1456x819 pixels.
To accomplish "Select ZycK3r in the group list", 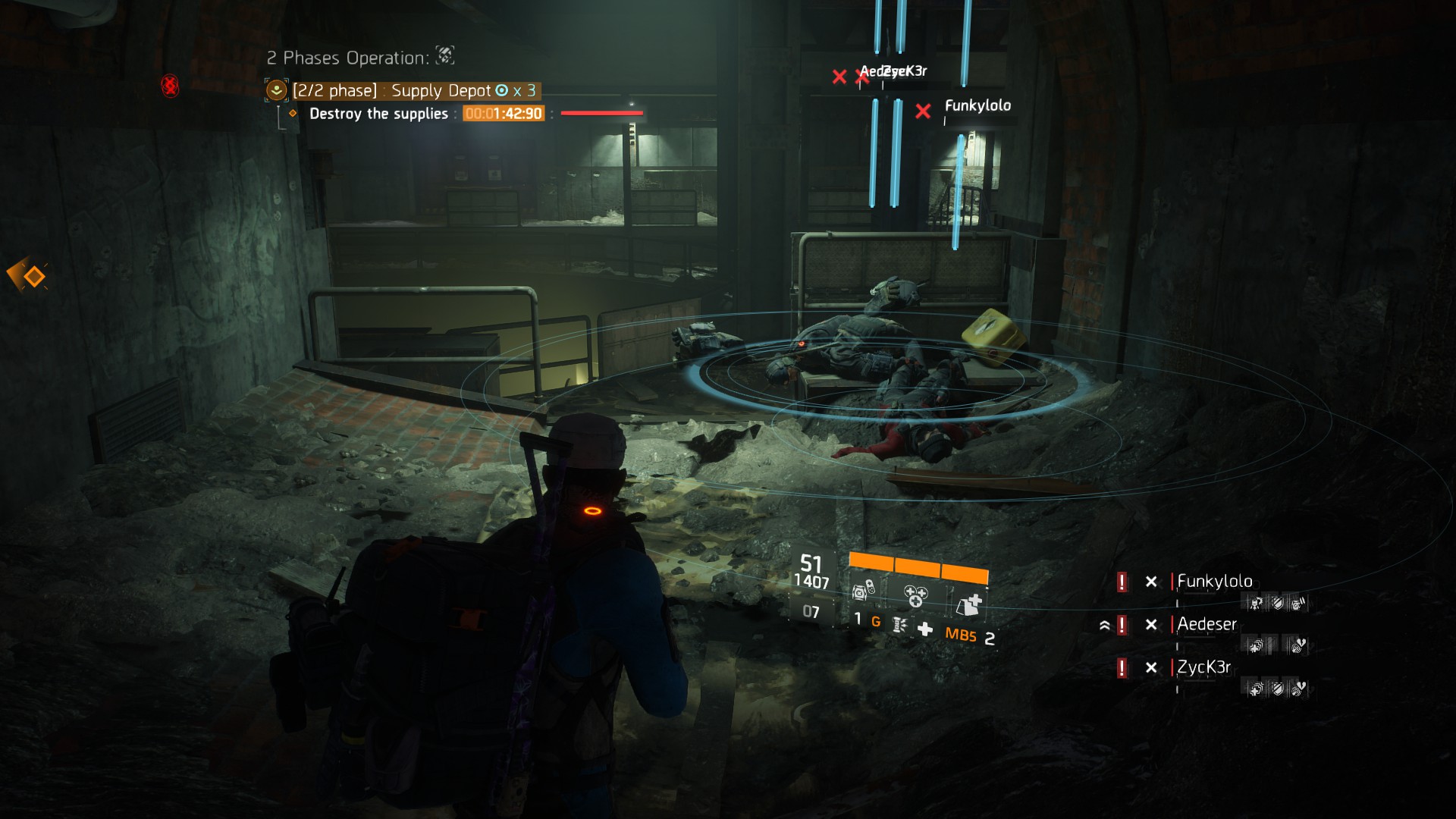I will point(1203,667).
